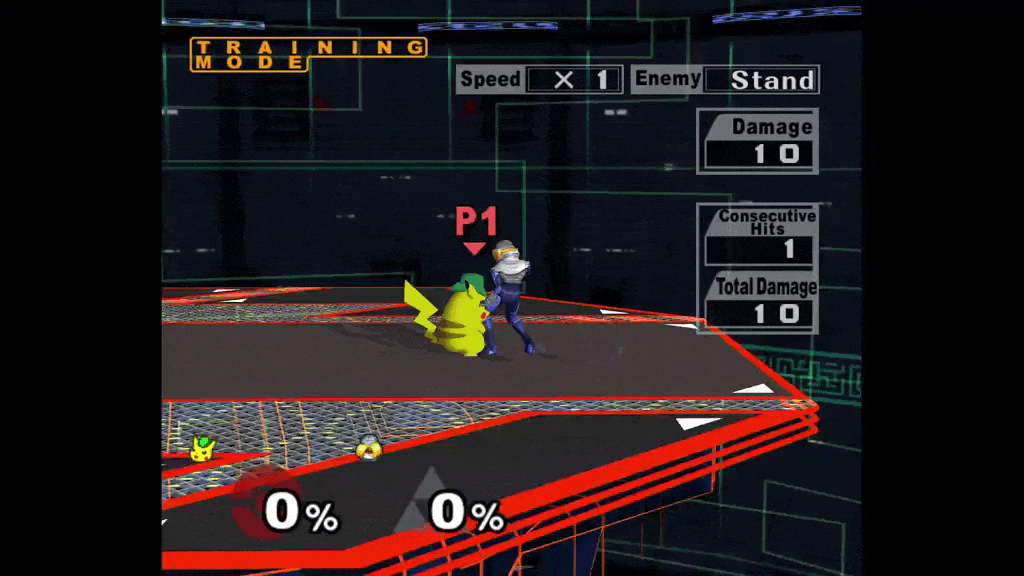Change the Enemy Stand behavior option
The image size is (1024, 576).
[761, 80]
